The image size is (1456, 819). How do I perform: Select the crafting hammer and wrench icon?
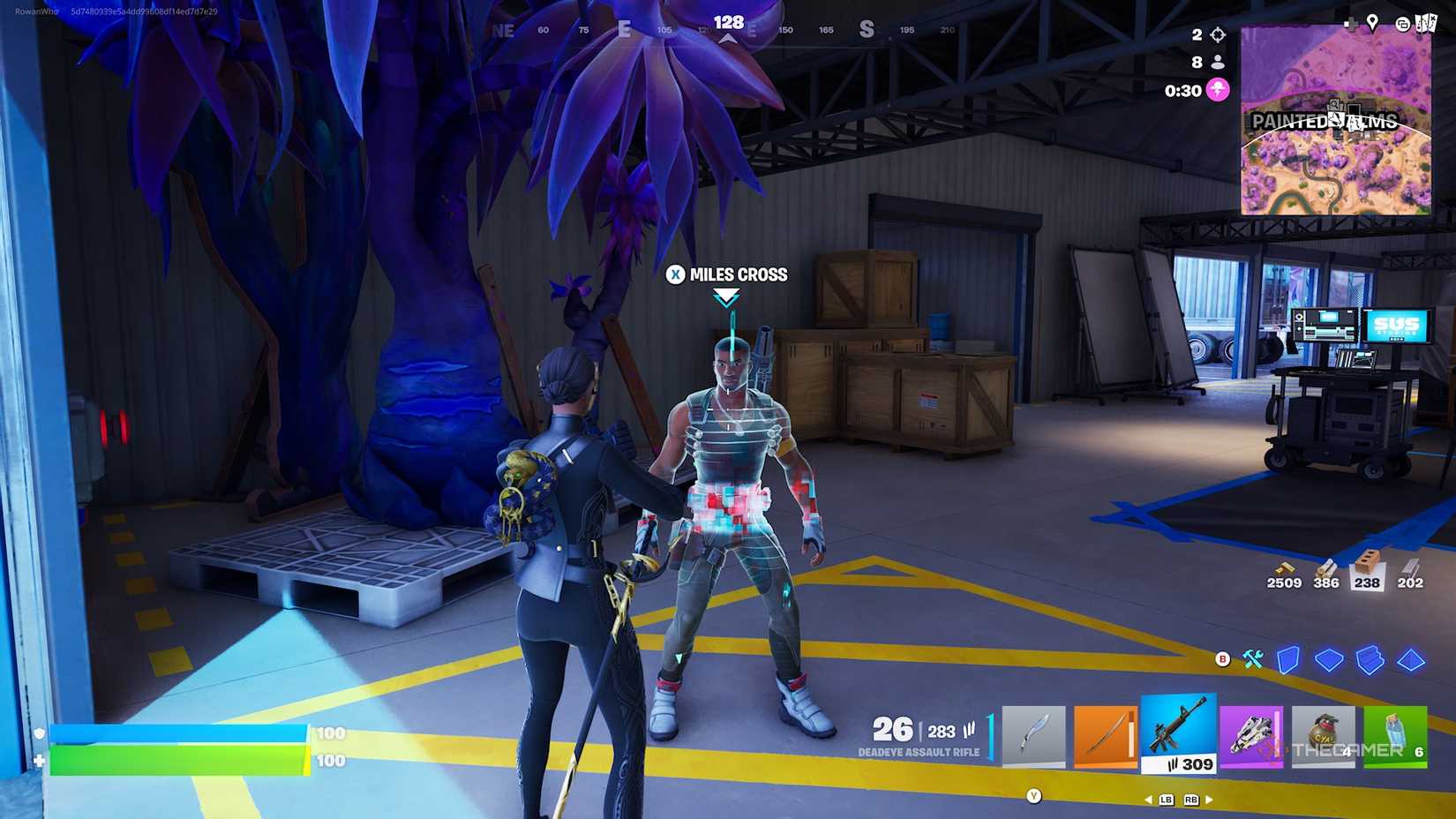coord(1252,659)
